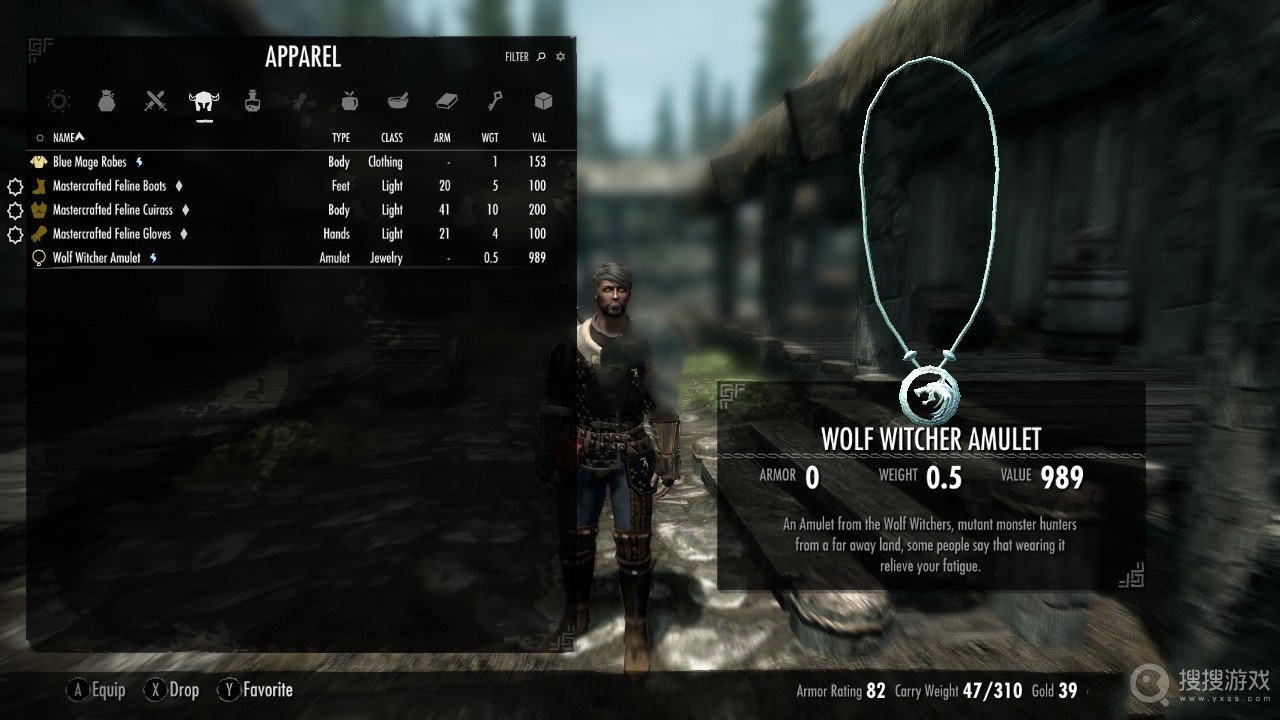The height and width of the screenshot is (720, 1280).
Task: Open the inventory gear settings icon
Action: pos(560,57)
